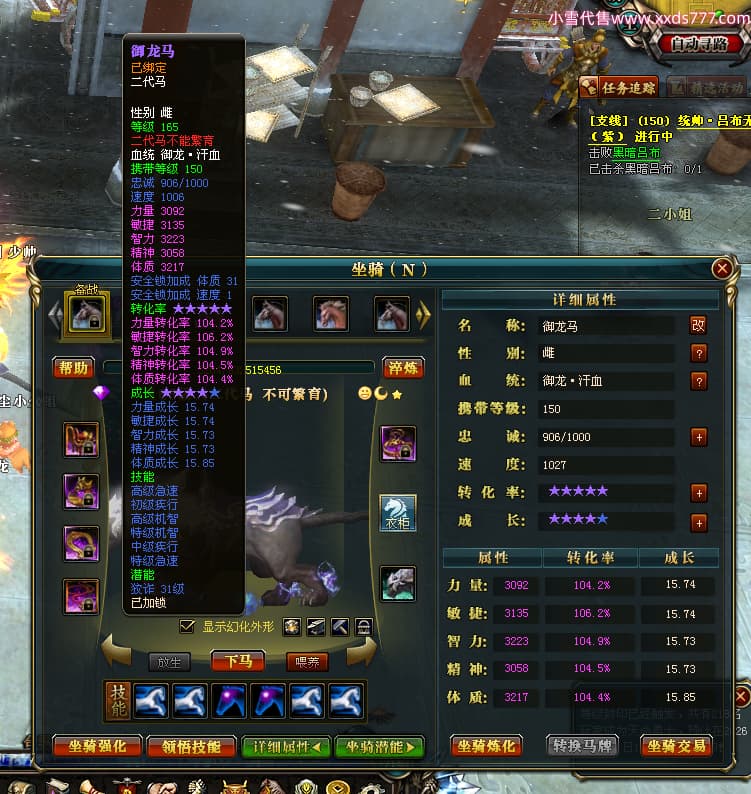The image size is (751, 794).
Task: Close the 坐骑 mount window
Action: coord(722,269)
